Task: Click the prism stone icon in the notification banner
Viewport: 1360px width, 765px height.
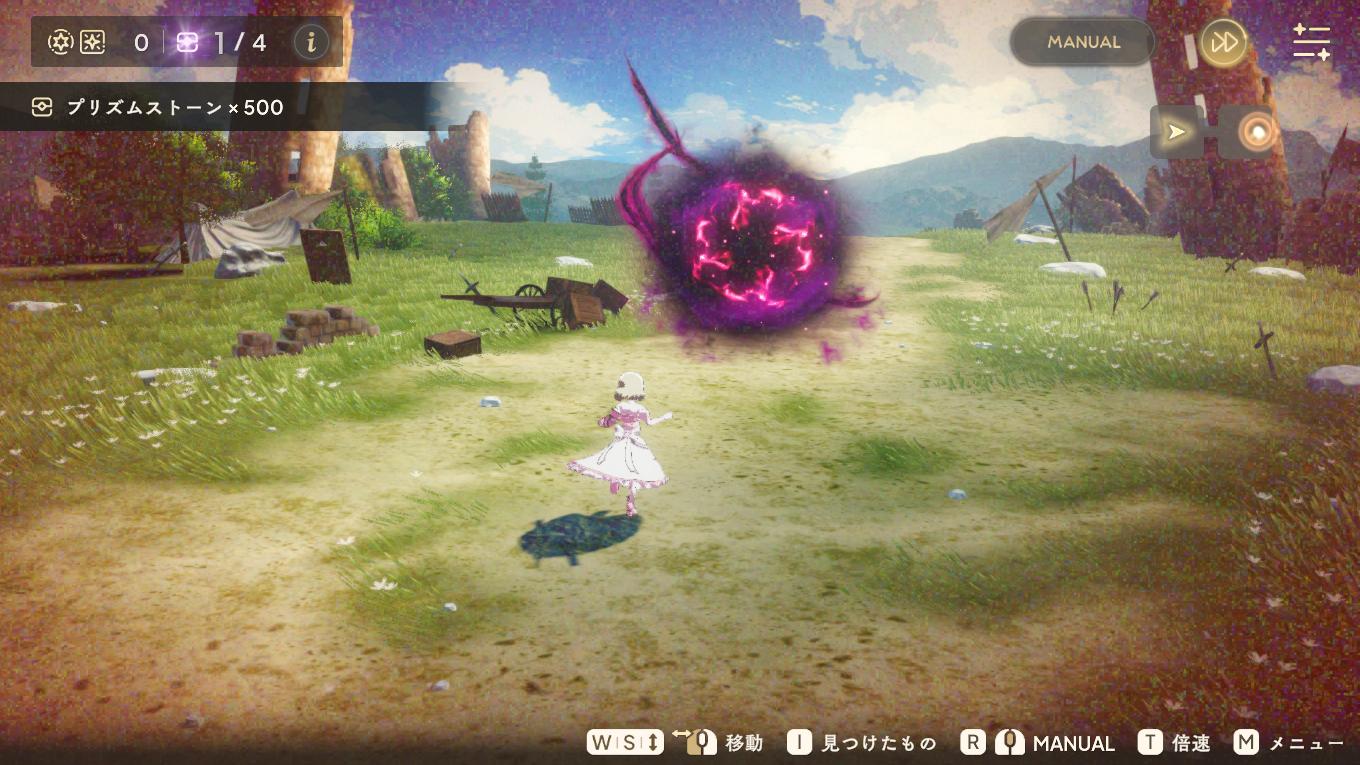Action: point(42,106)
